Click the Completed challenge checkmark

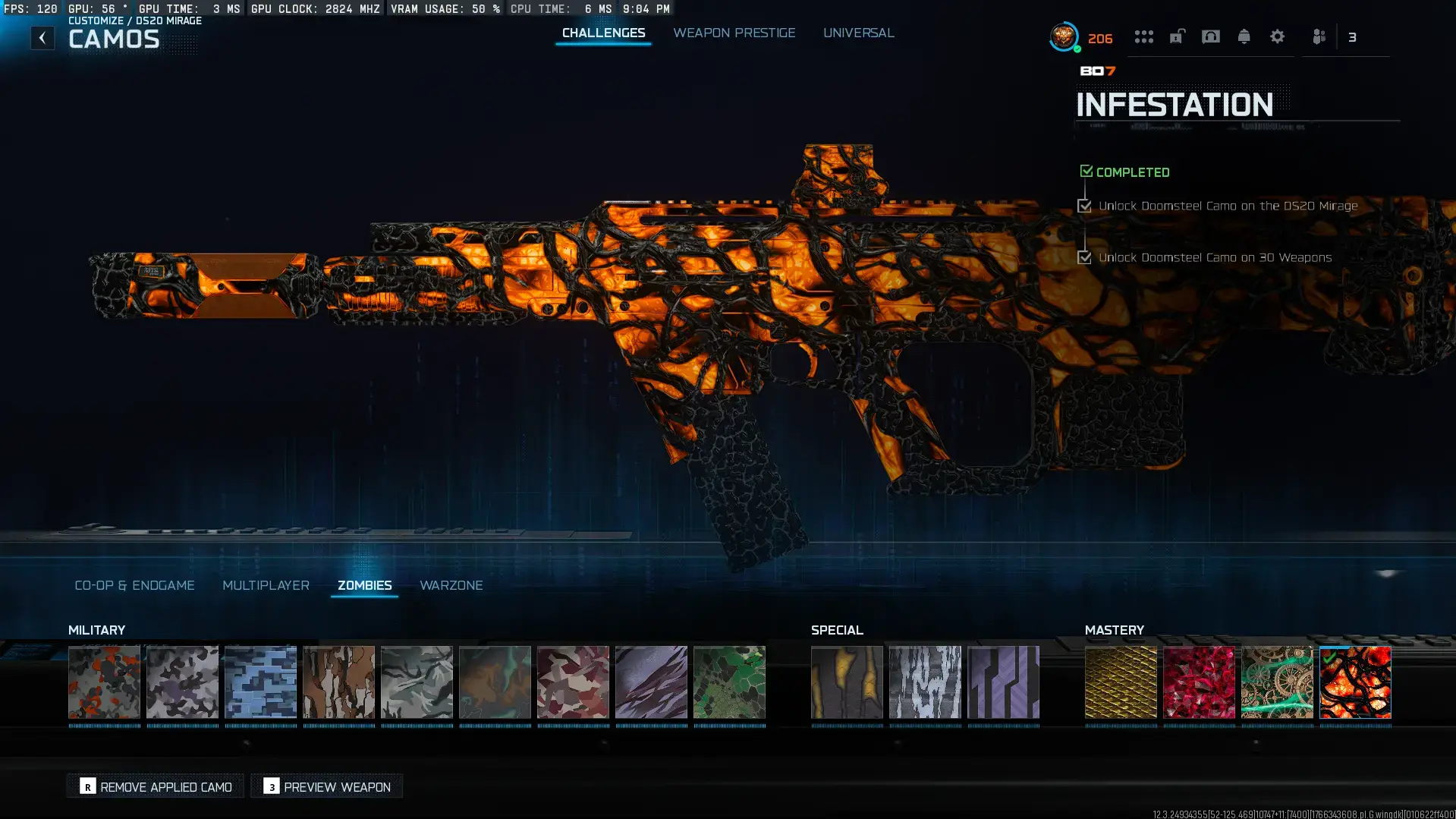1086,171
